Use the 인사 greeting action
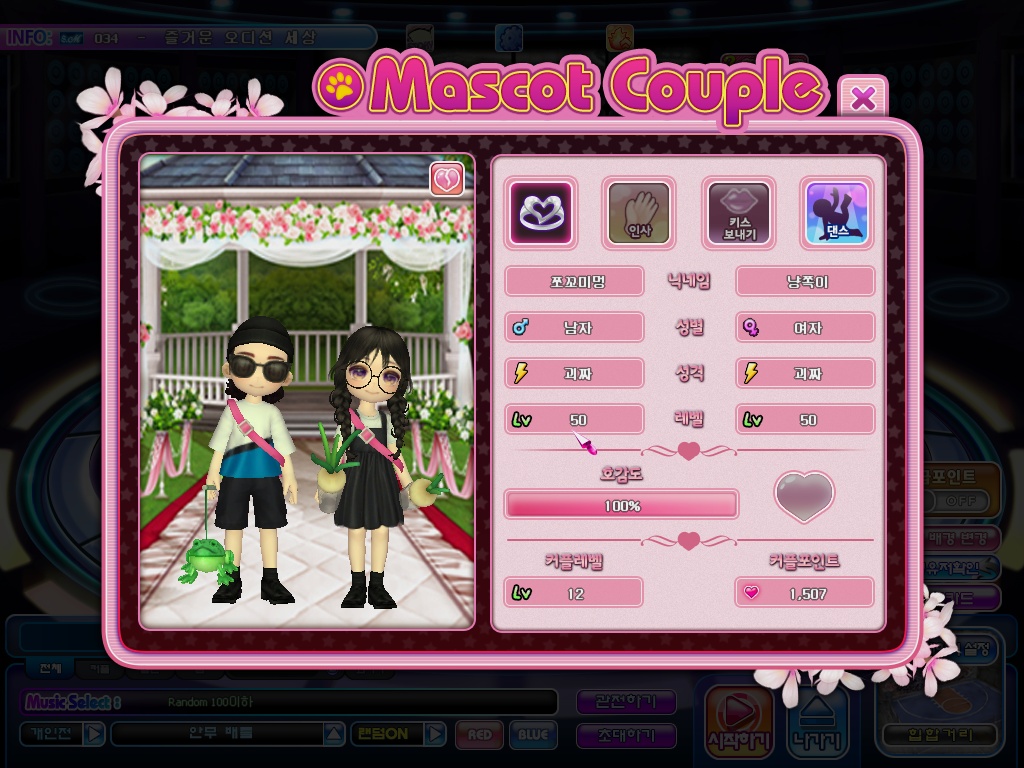 pyautogui.click(x=639, y=212)
